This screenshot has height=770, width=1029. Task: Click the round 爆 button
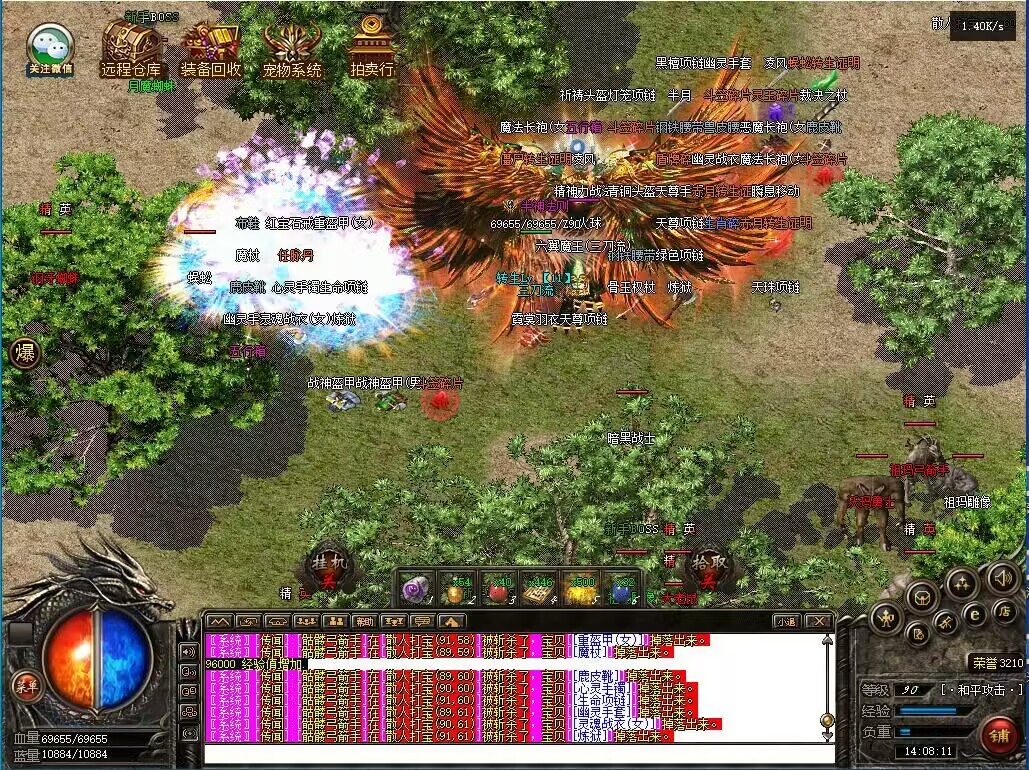point(25,354)
